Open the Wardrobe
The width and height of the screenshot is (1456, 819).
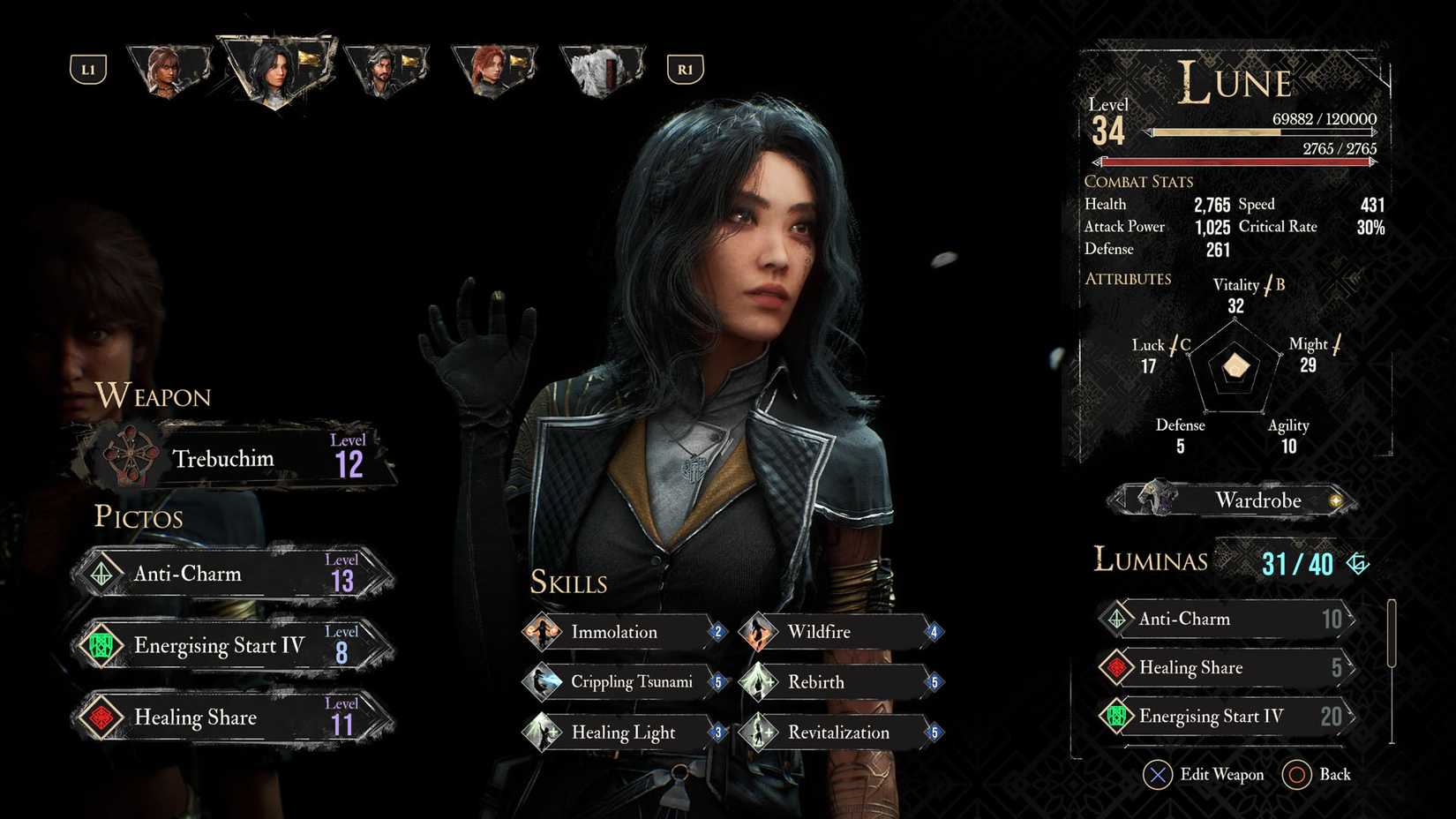point(1235,500)
